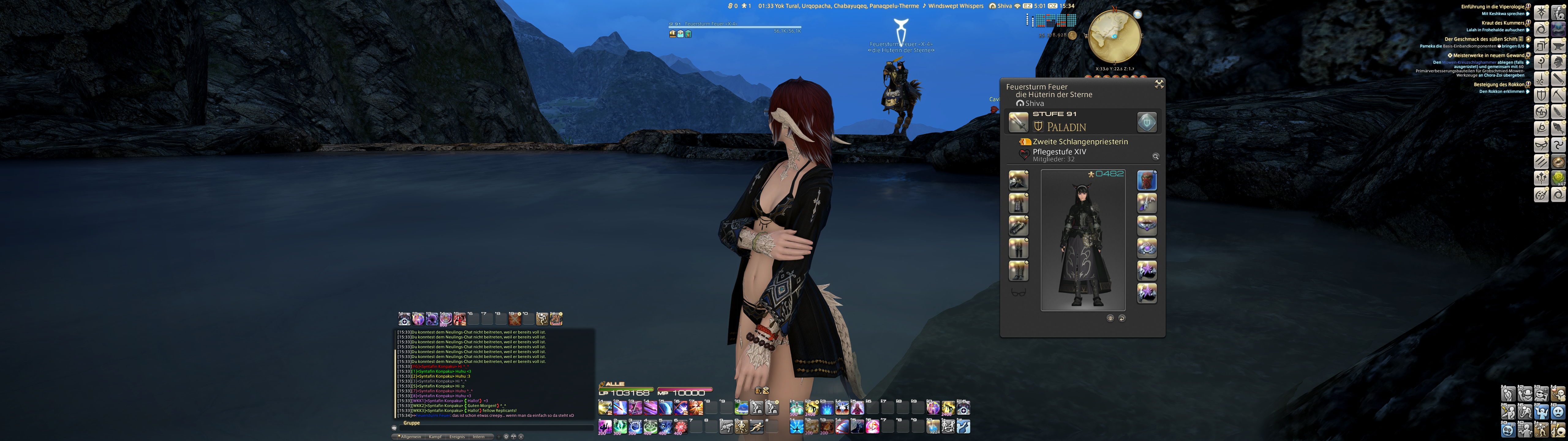This screenshot has width=1568, height=441.
Task: Switch to the Allgemein chat tab
Action: click(x=410, y=437)
